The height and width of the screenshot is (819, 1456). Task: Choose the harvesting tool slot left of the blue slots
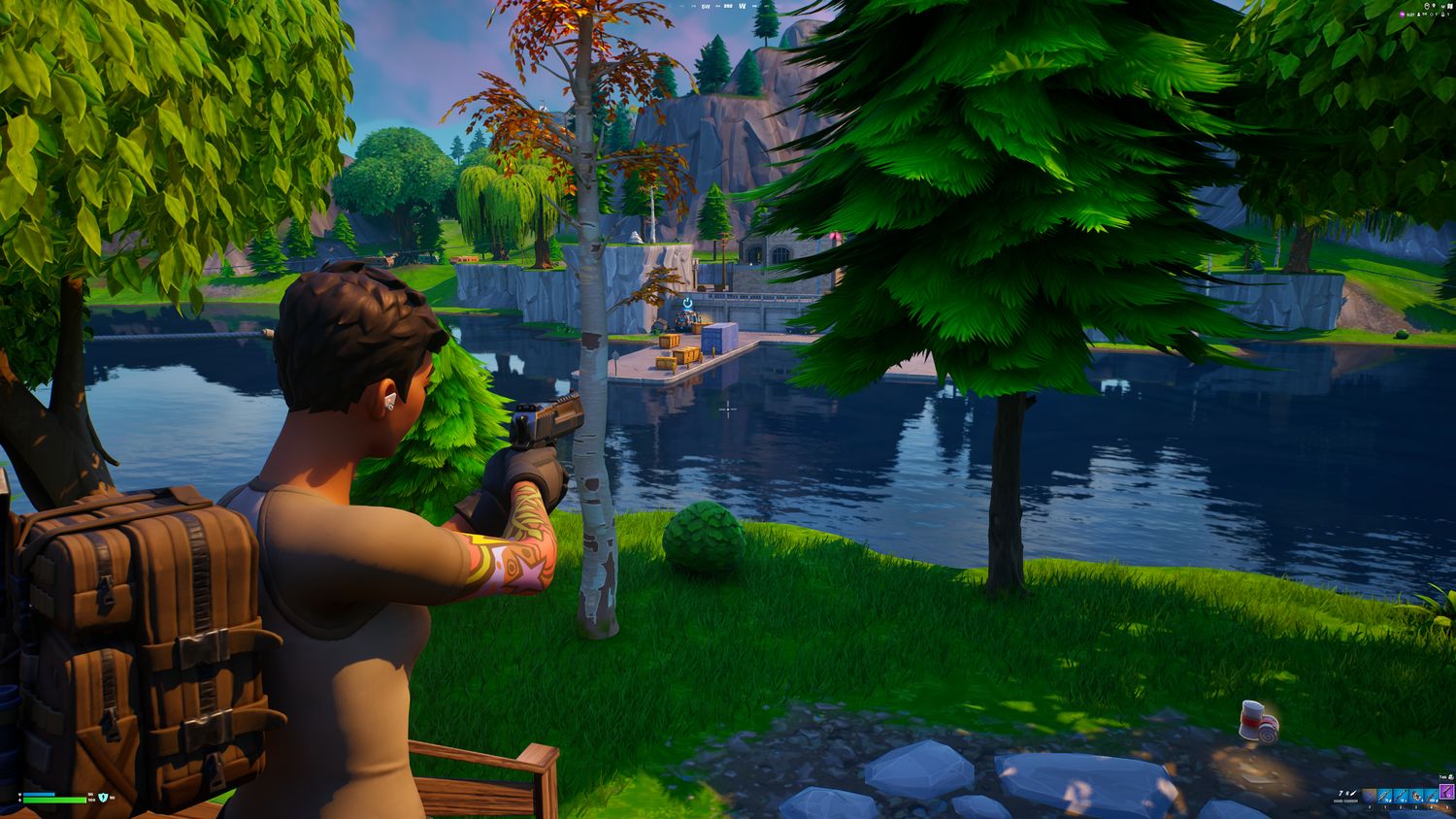(x=1370, y=797)
